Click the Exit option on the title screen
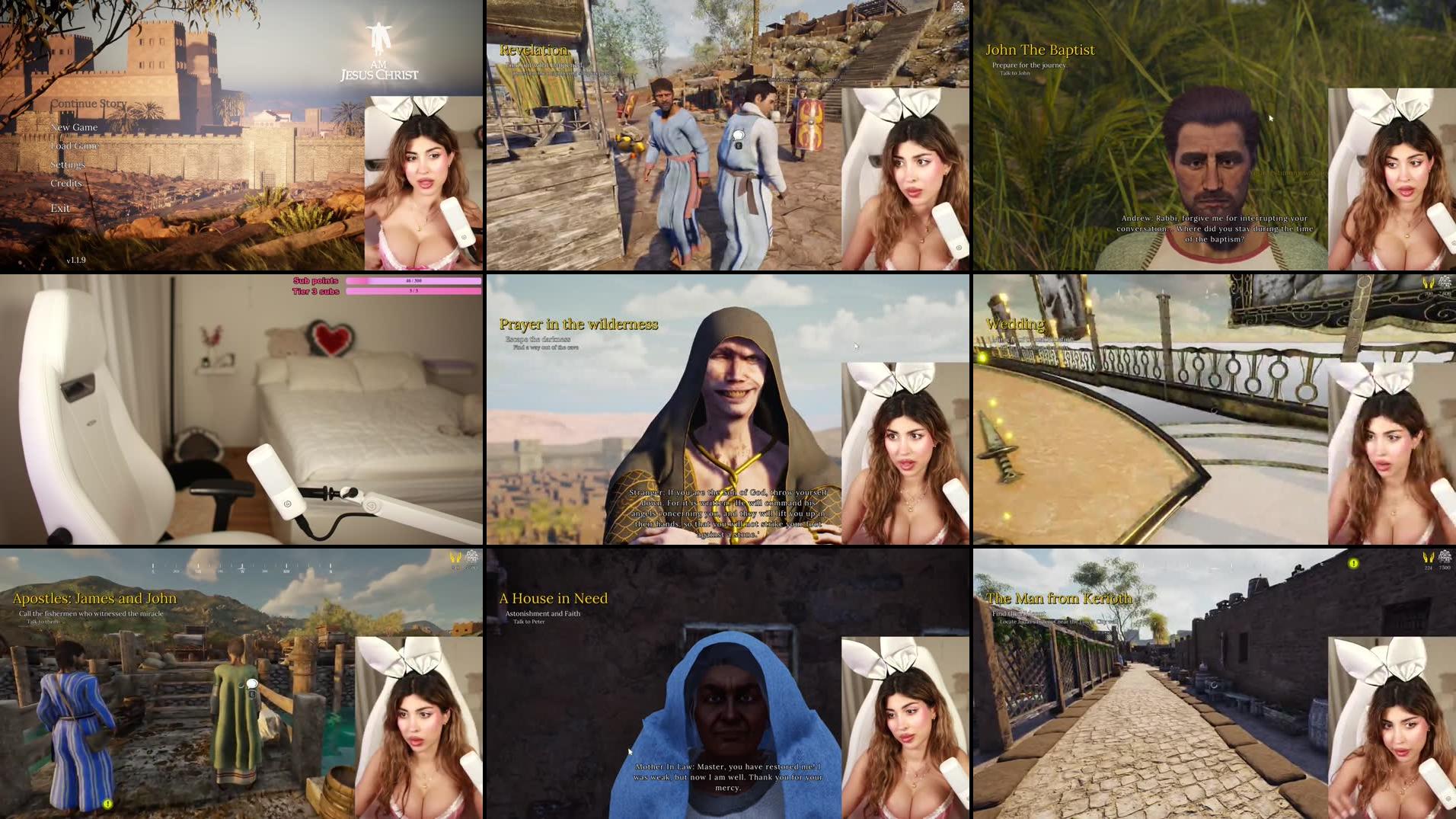1456x819 pixels. click(60, 207)
